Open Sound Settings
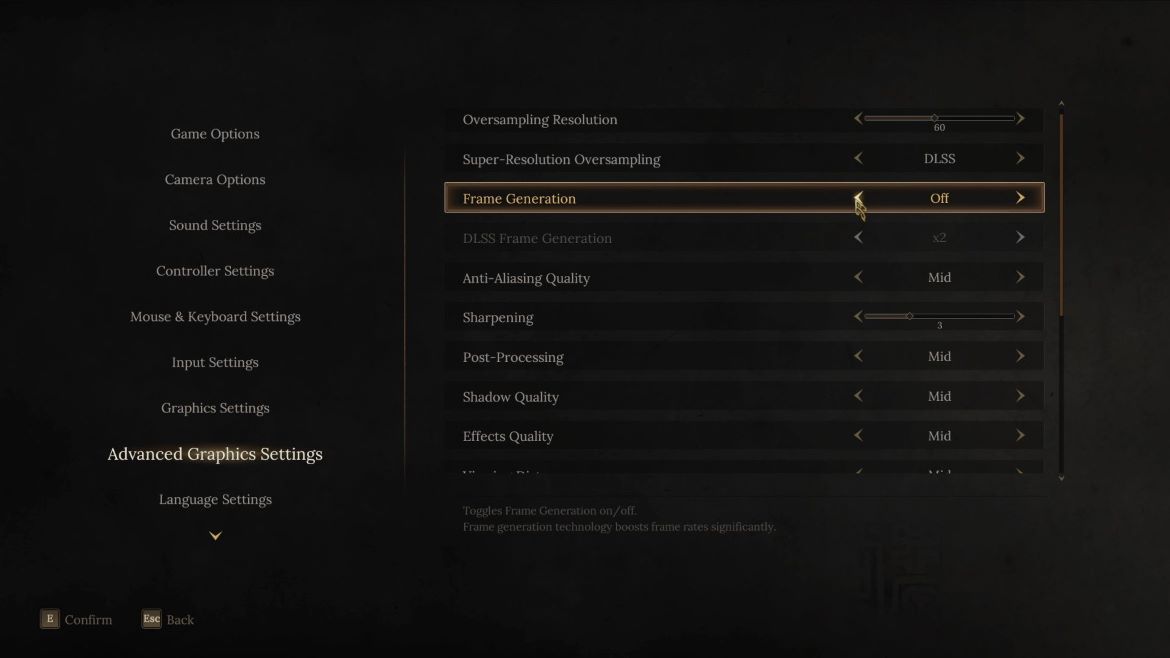This screenshot has height=658, width=1170. [x=215, y=225]
